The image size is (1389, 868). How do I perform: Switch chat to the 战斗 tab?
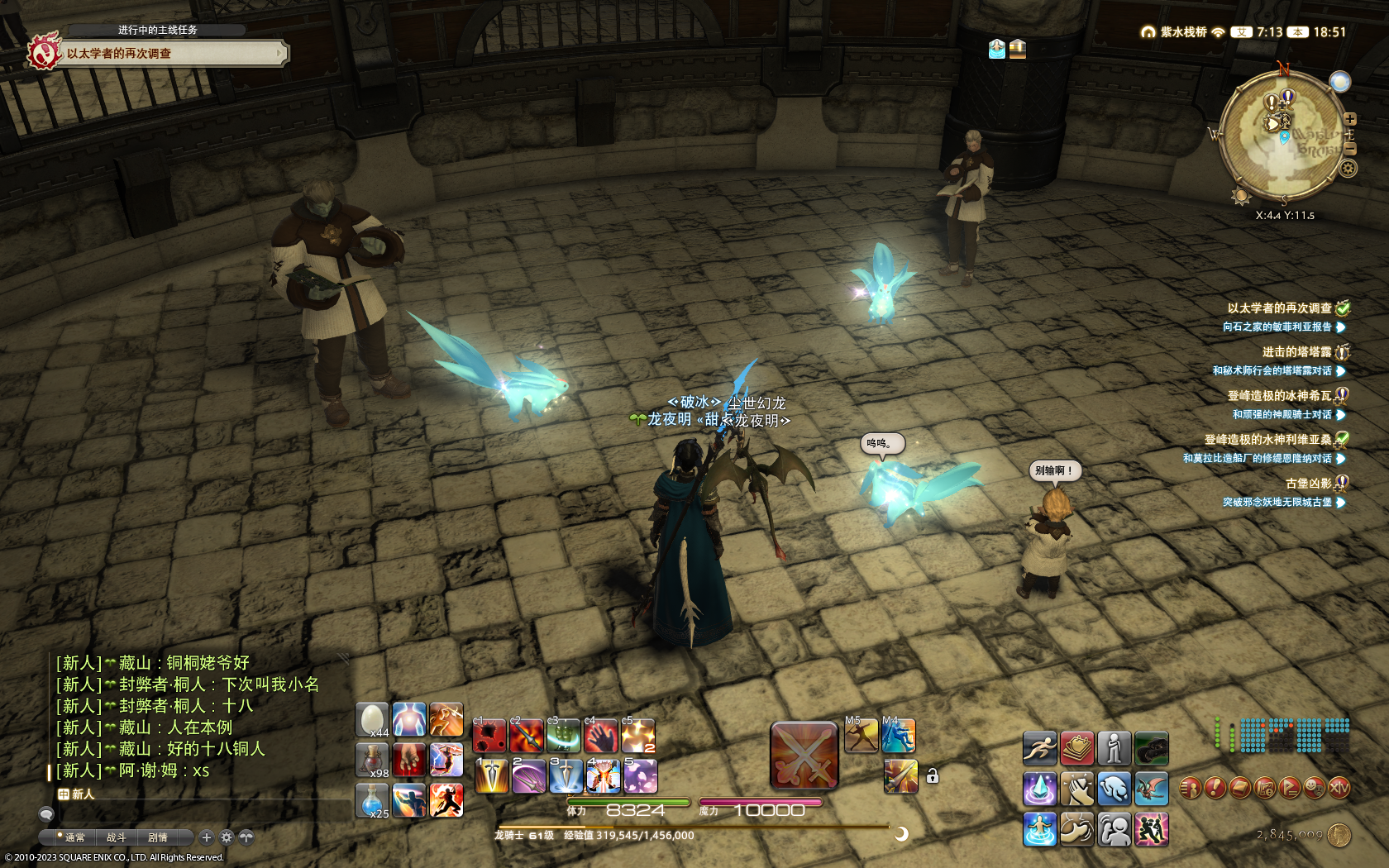[116, 837]
